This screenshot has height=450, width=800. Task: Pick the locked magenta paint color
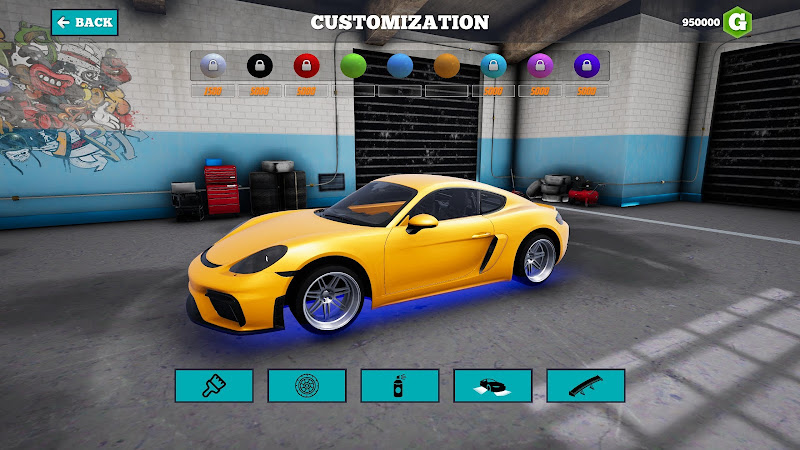[540, 66]
